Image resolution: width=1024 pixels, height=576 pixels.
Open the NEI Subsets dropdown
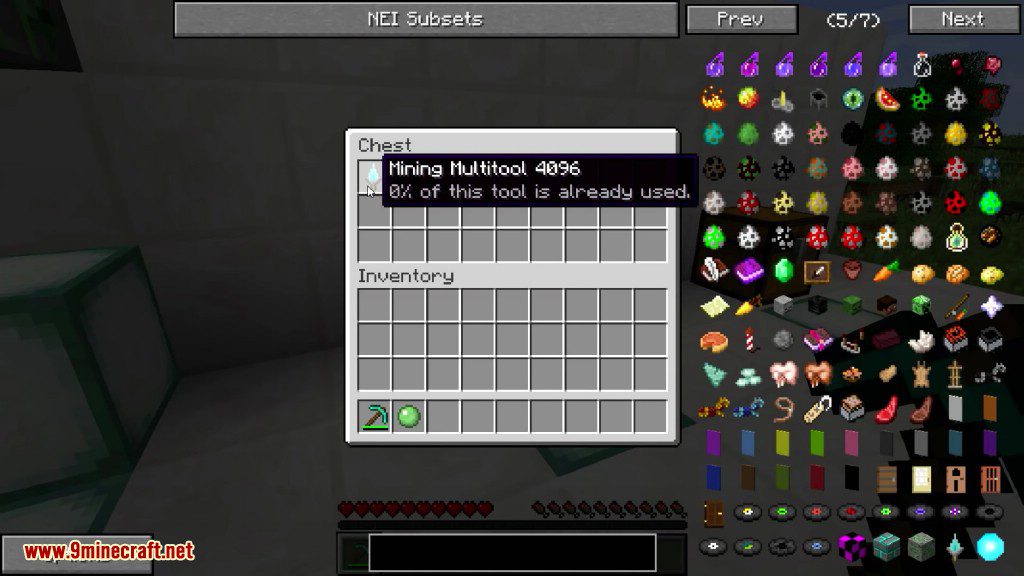[425, 19]
